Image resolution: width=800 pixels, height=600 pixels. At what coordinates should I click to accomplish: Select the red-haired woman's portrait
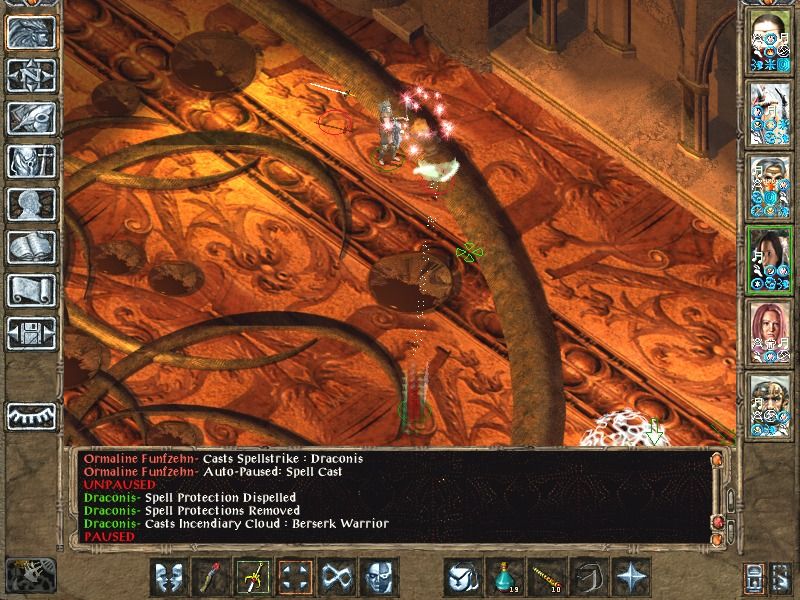click(770, 331)
